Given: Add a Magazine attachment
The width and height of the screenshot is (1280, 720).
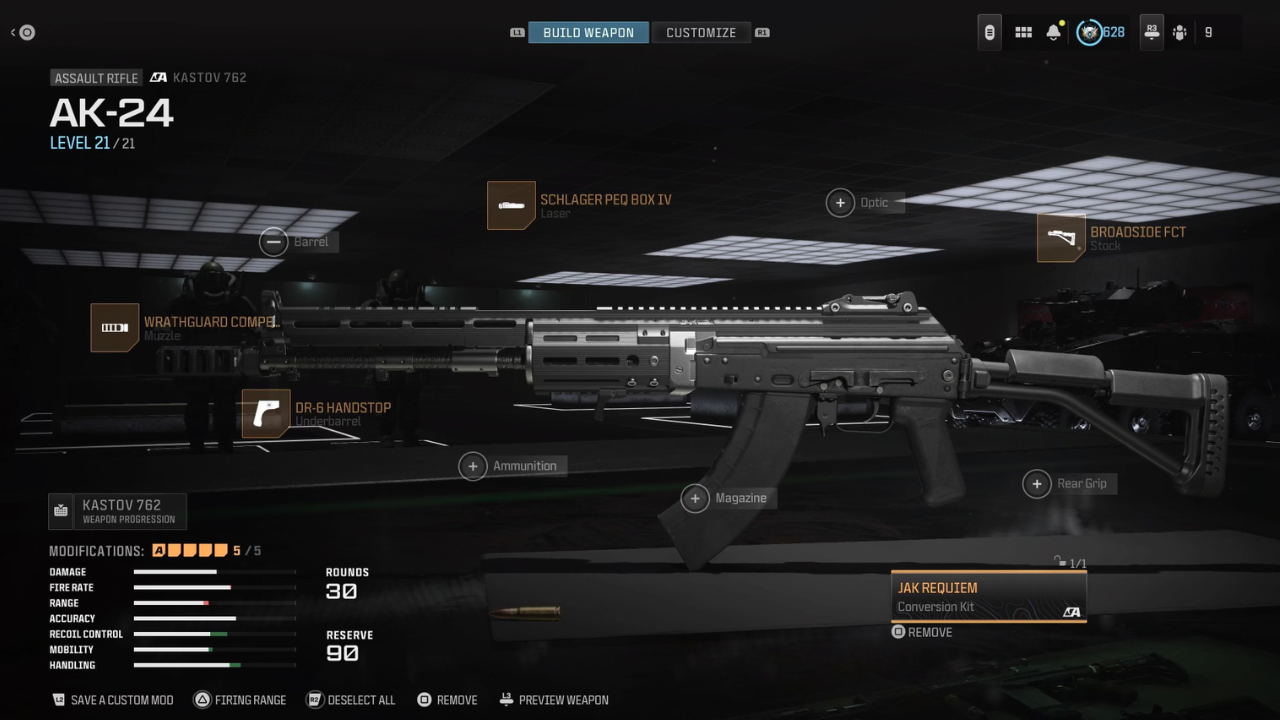Looking at the screenshot, I should click(695, 498).
